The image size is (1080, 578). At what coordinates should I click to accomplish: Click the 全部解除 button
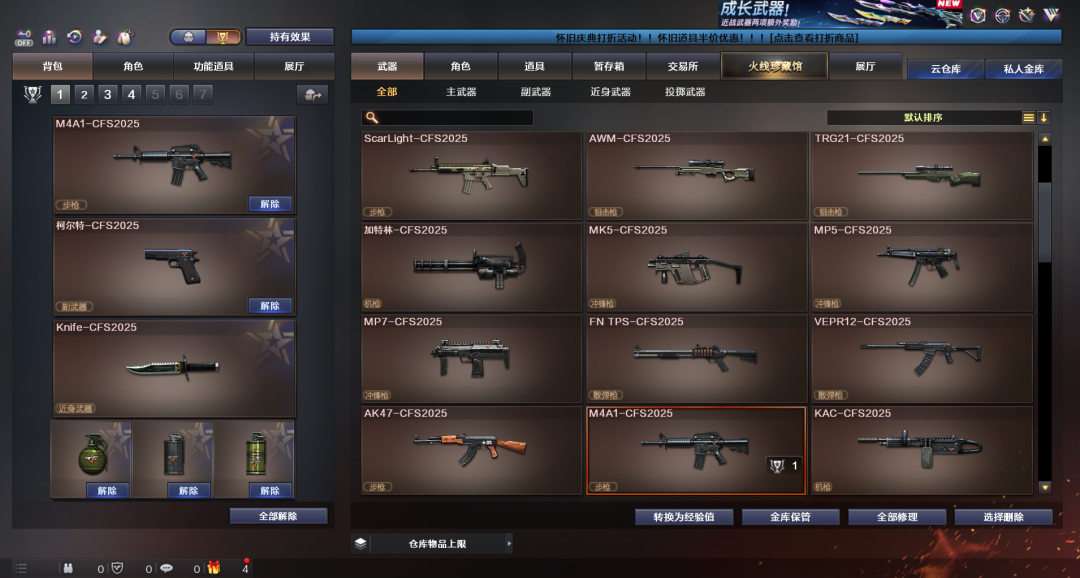278,516
